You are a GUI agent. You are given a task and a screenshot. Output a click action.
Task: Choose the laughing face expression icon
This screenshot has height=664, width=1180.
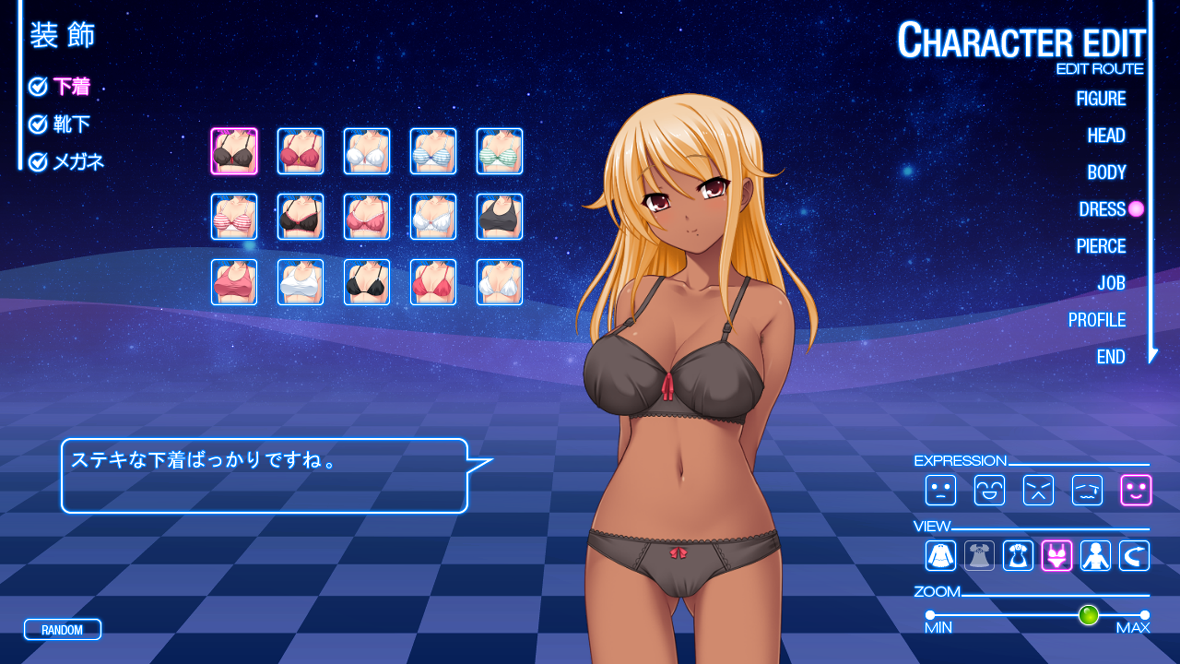(989, 490)
